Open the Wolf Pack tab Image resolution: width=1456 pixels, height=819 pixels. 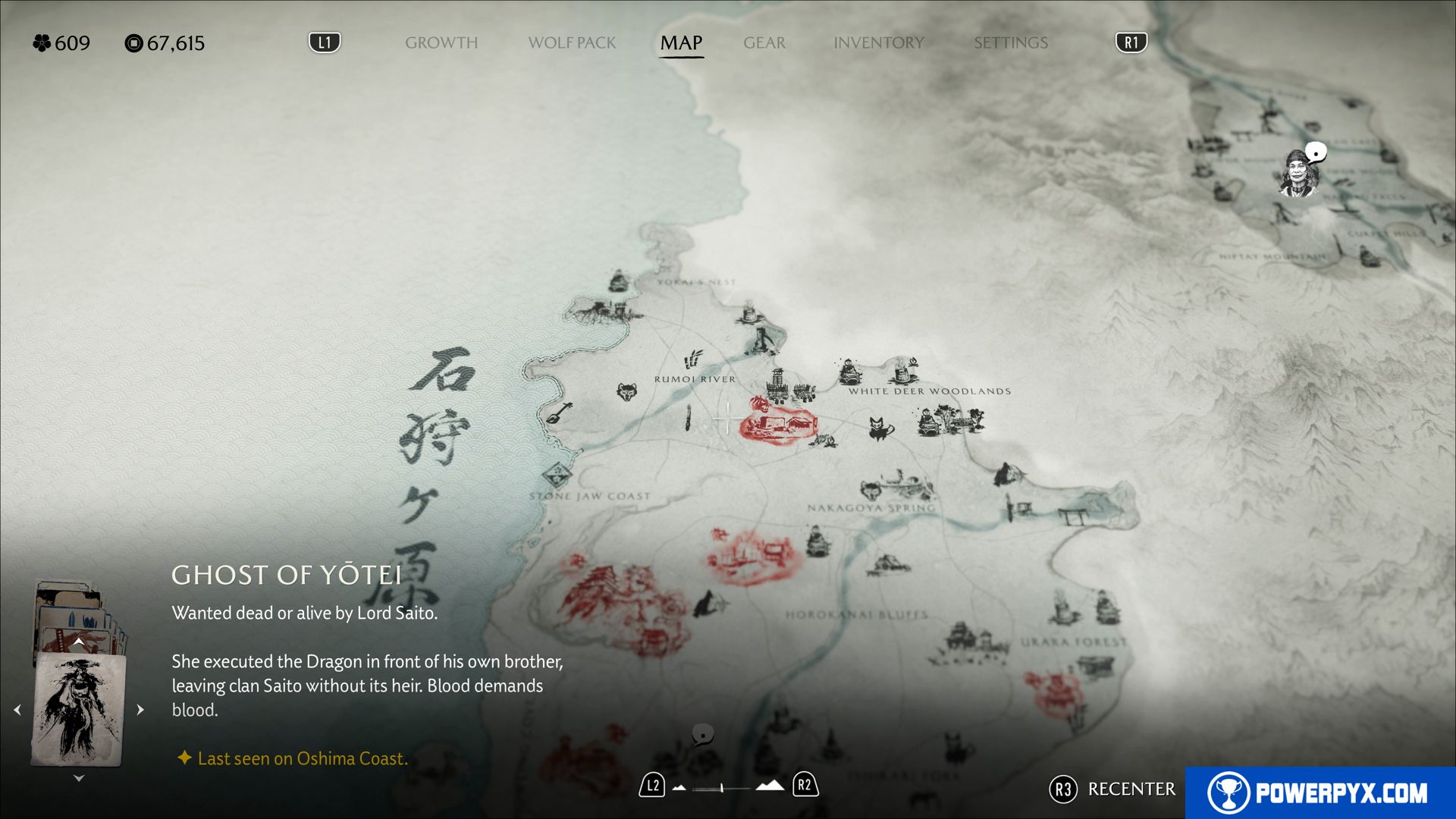[x=572, y=42]
